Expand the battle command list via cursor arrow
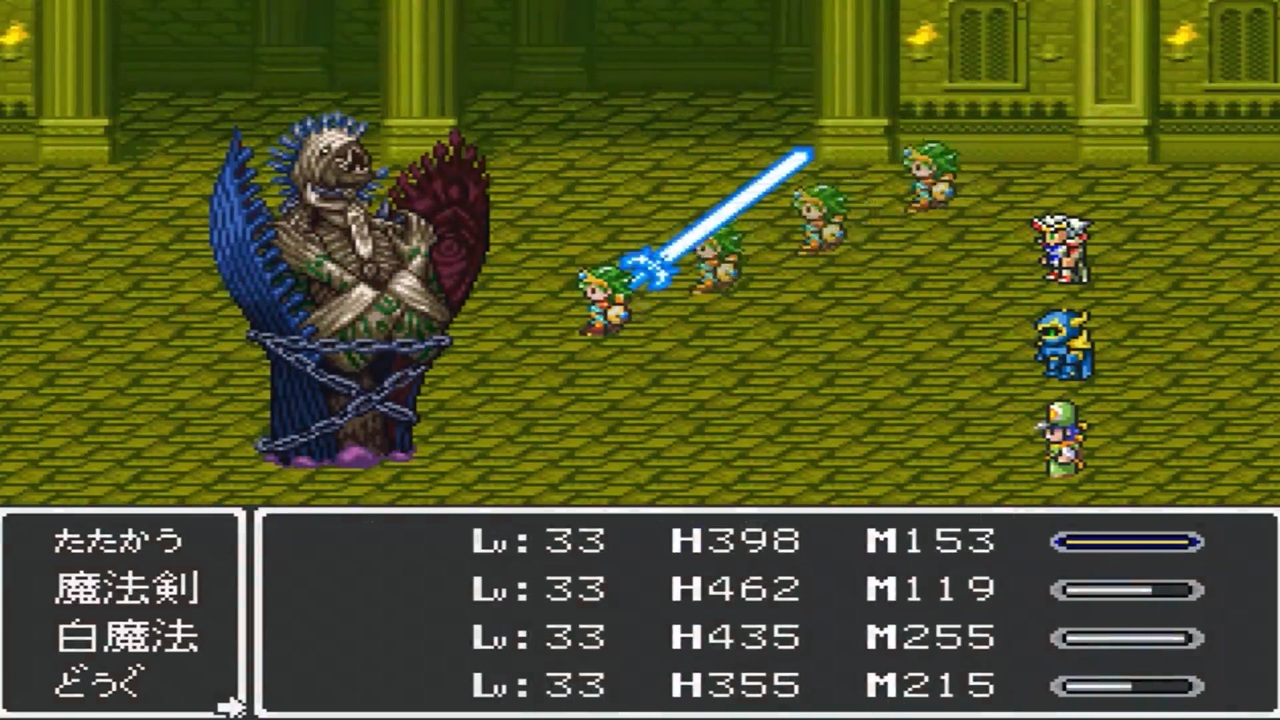This screenshot has width=1280, height=720. tap(230, 705)
